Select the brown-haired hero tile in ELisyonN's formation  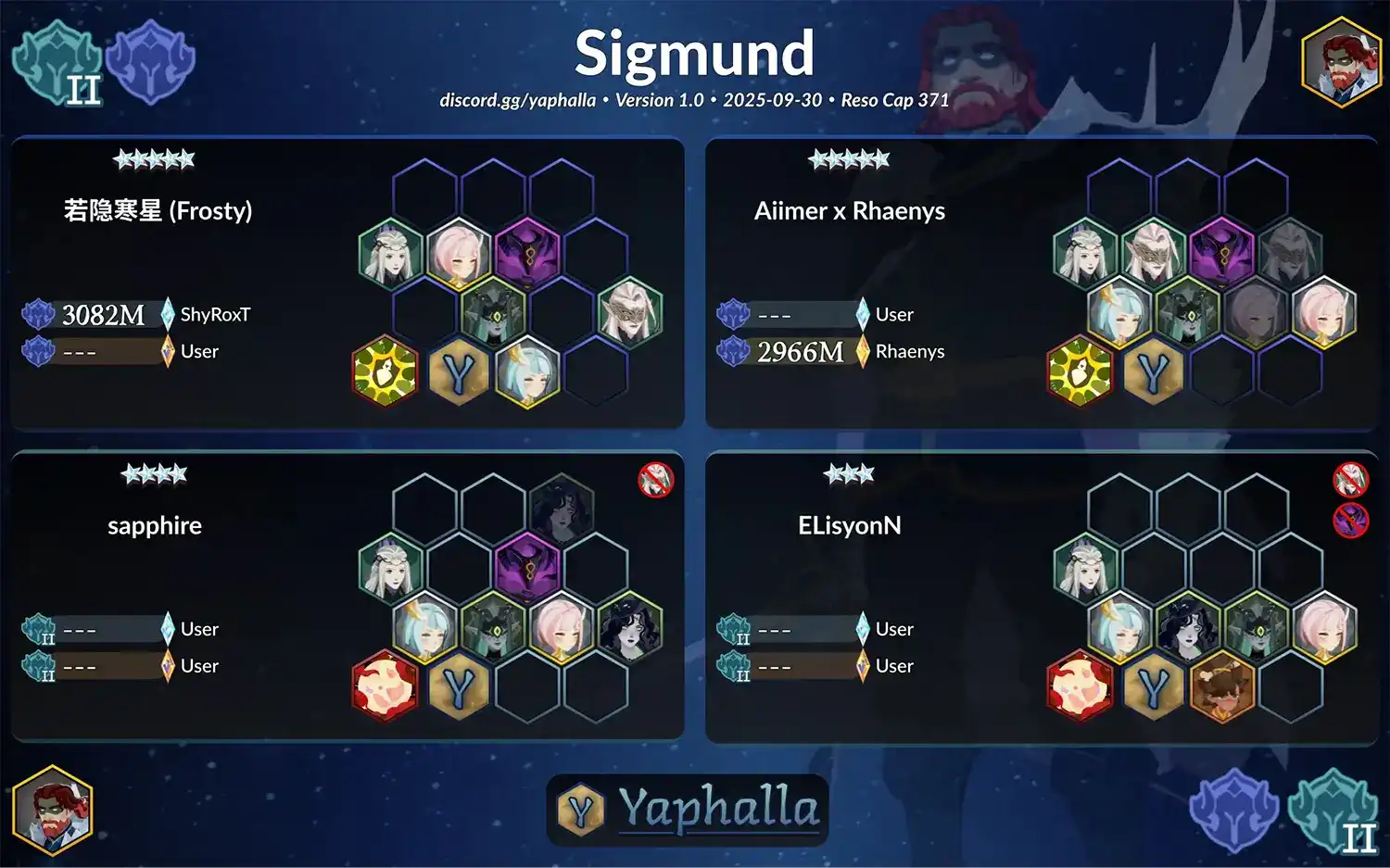(1222, 686)
